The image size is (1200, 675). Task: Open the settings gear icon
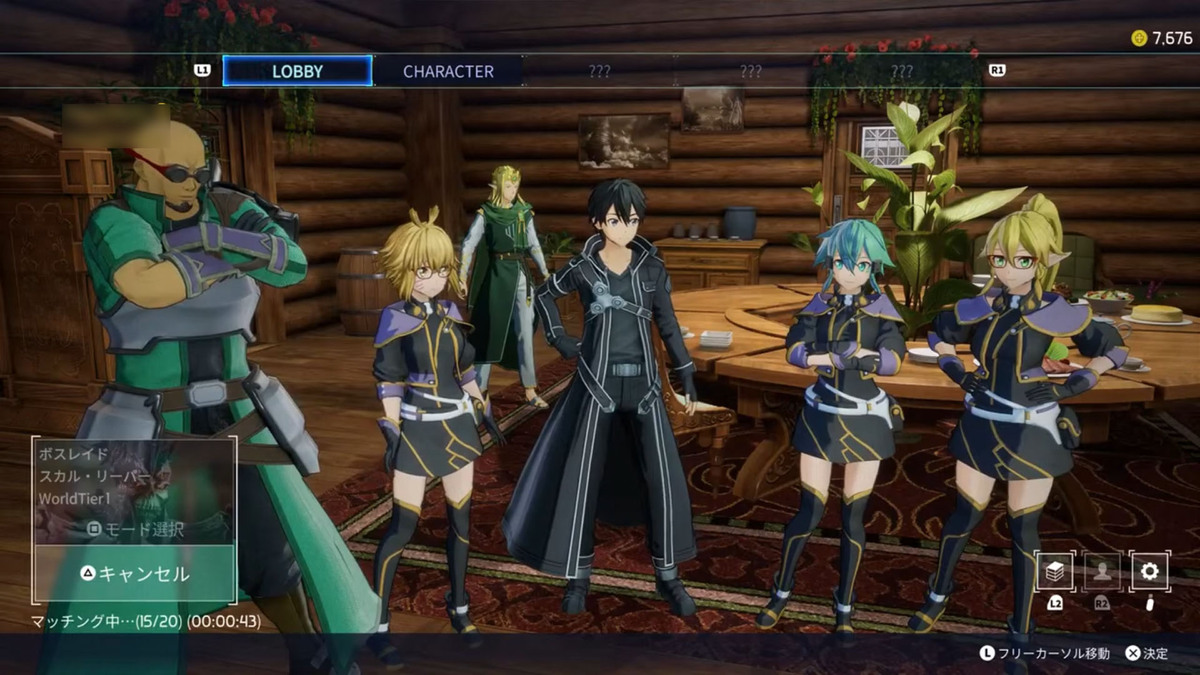(1149, 571)
